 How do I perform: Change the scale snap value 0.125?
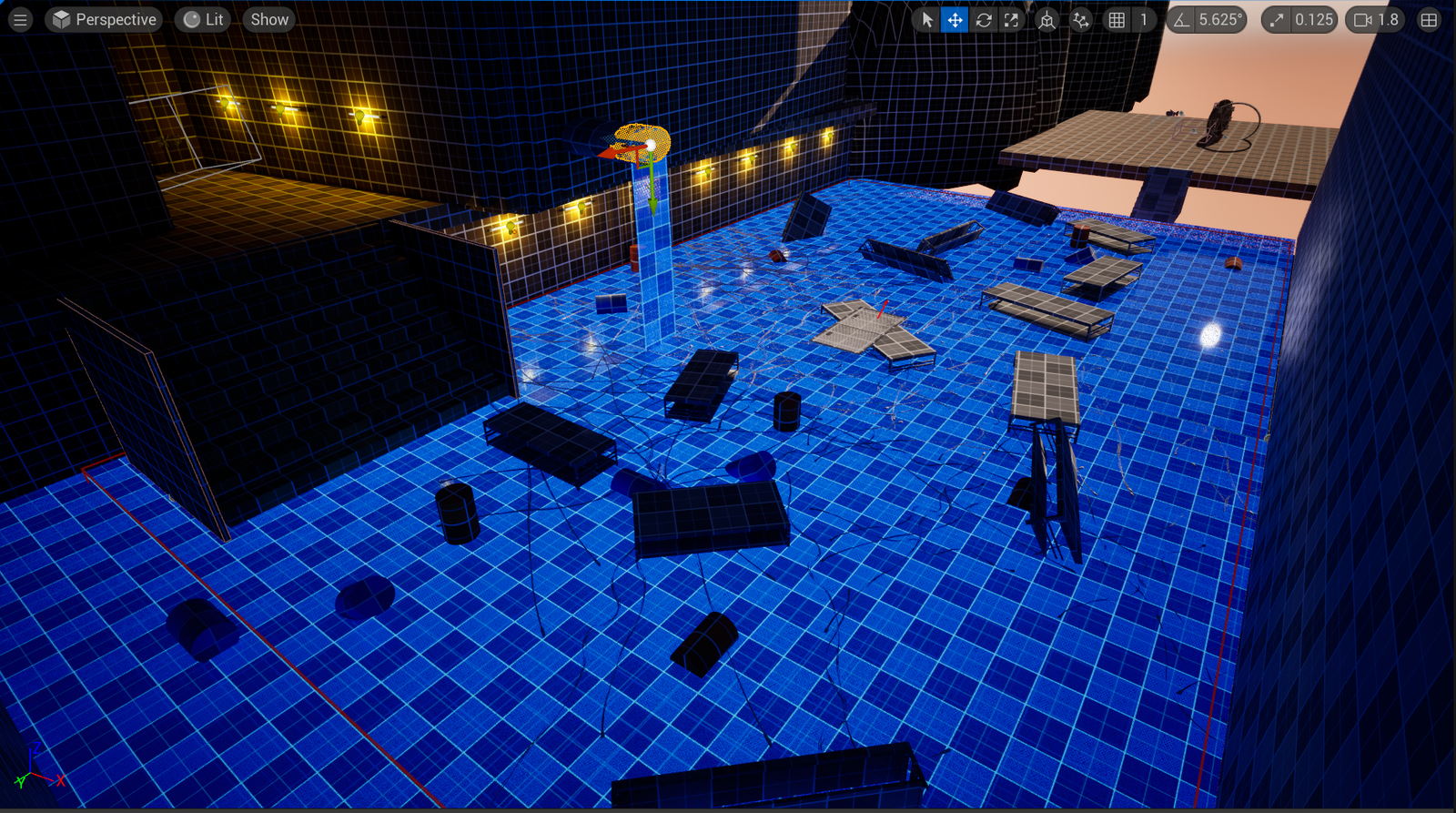pos(1313,19)
